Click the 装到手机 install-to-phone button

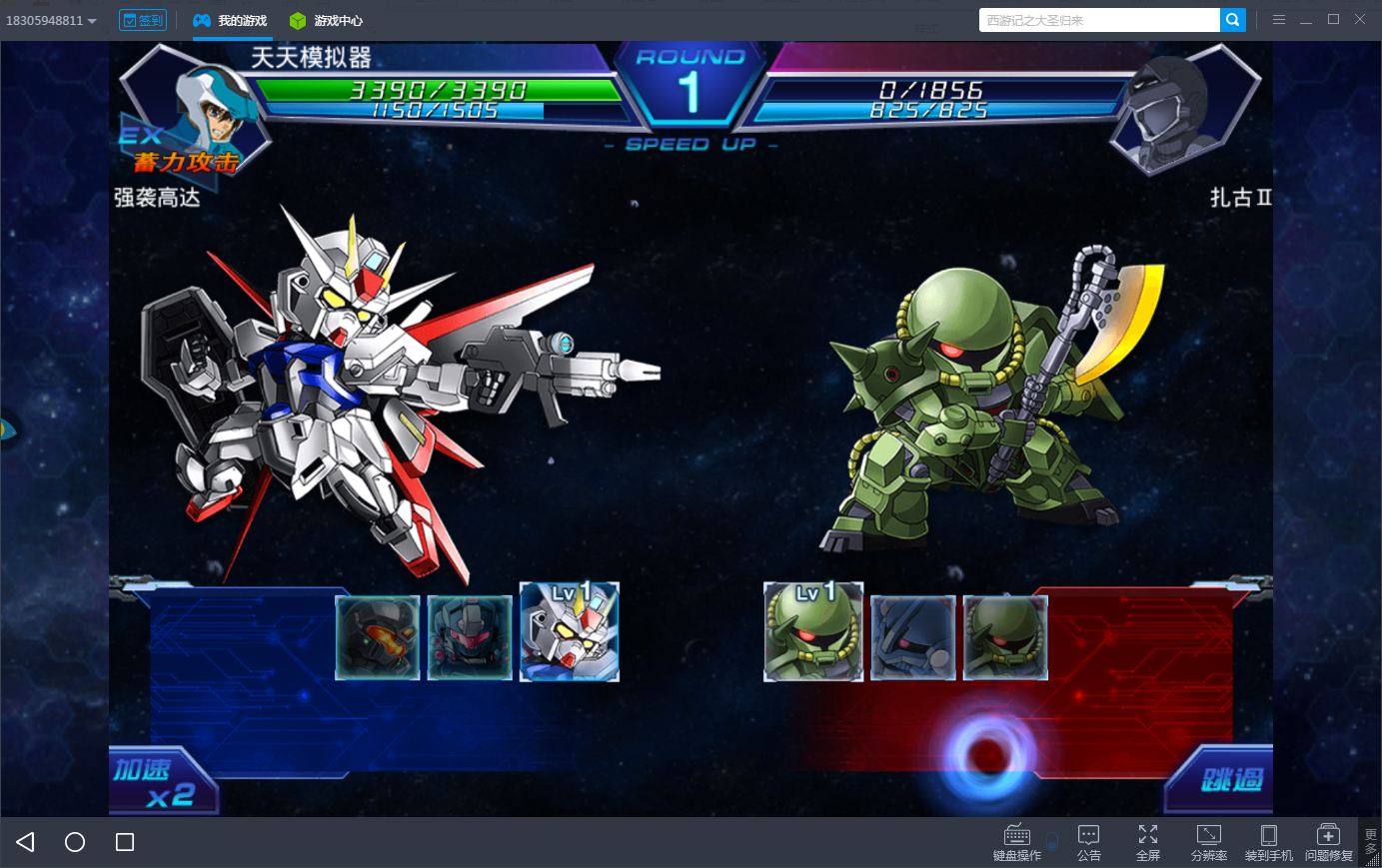1269,842
